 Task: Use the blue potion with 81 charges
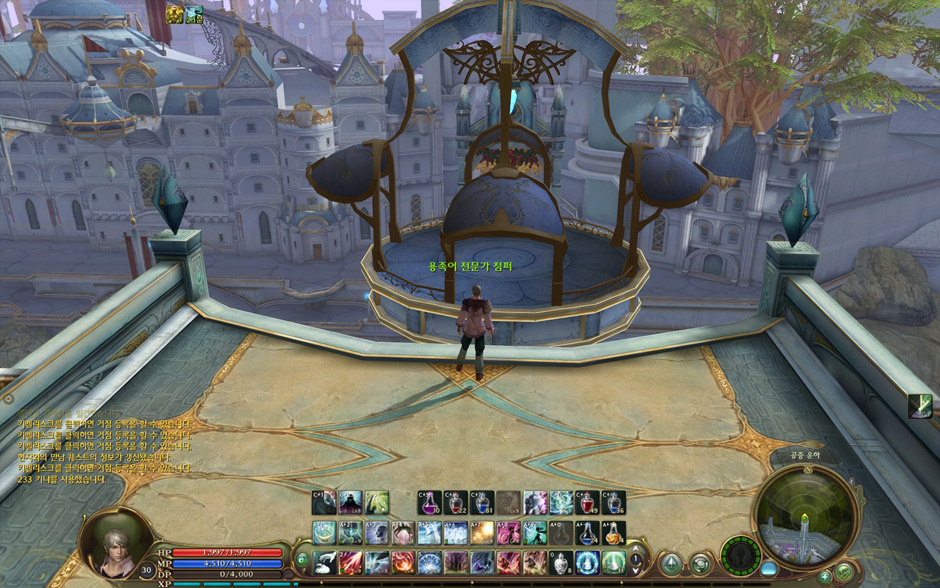click(483, 502)
